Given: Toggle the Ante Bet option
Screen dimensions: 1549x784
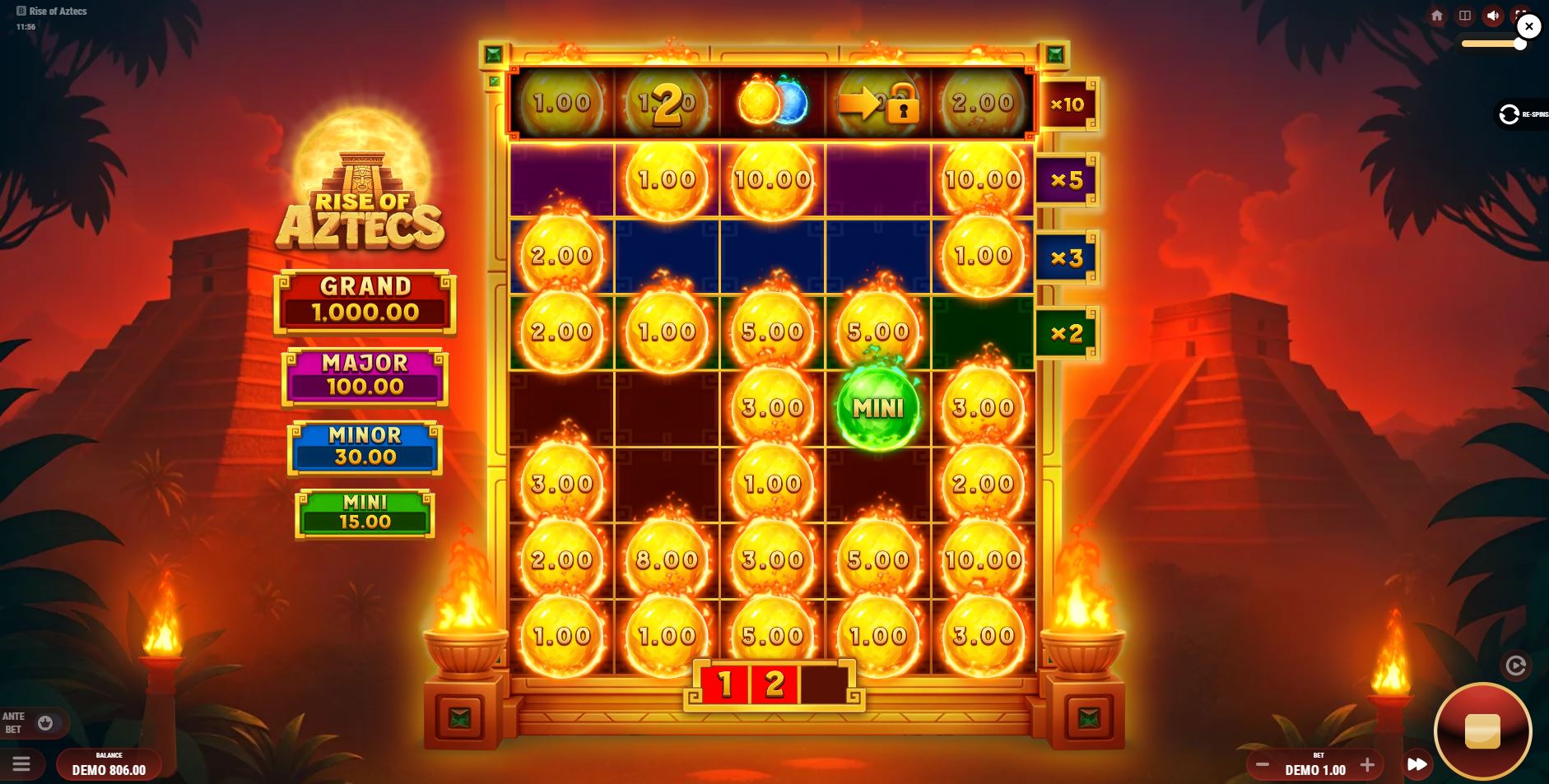Looking at the screenshot, I should pyautogui.click(x=47, y=723).
